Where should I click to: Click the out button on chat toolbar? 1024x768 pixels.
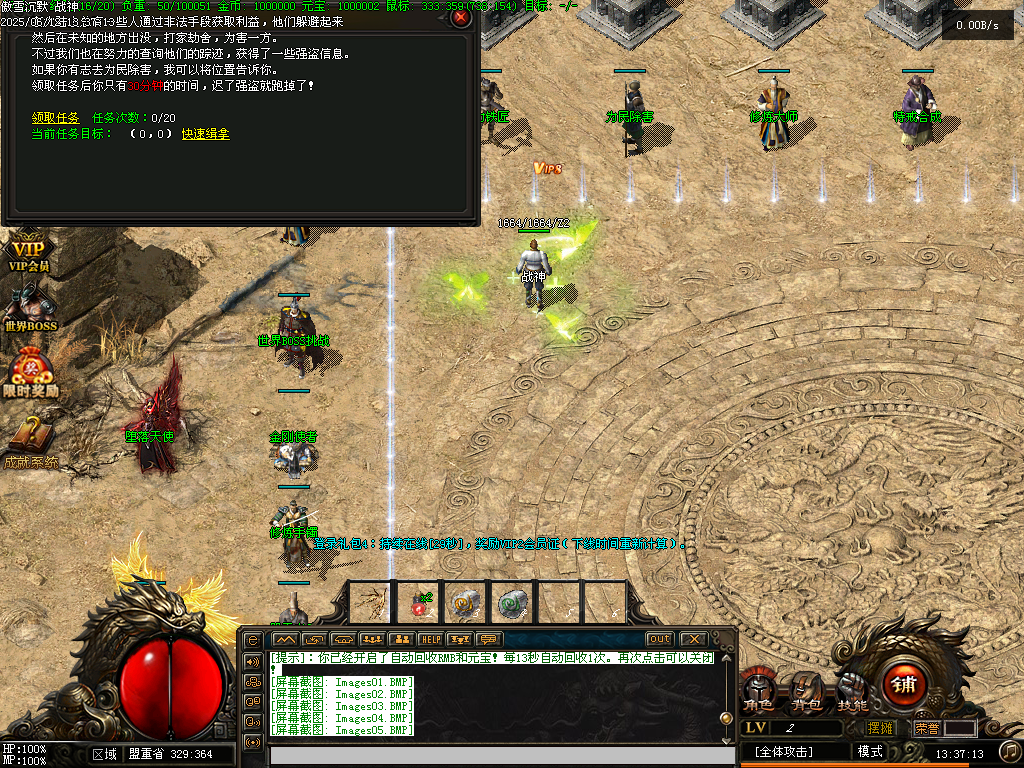659,639
